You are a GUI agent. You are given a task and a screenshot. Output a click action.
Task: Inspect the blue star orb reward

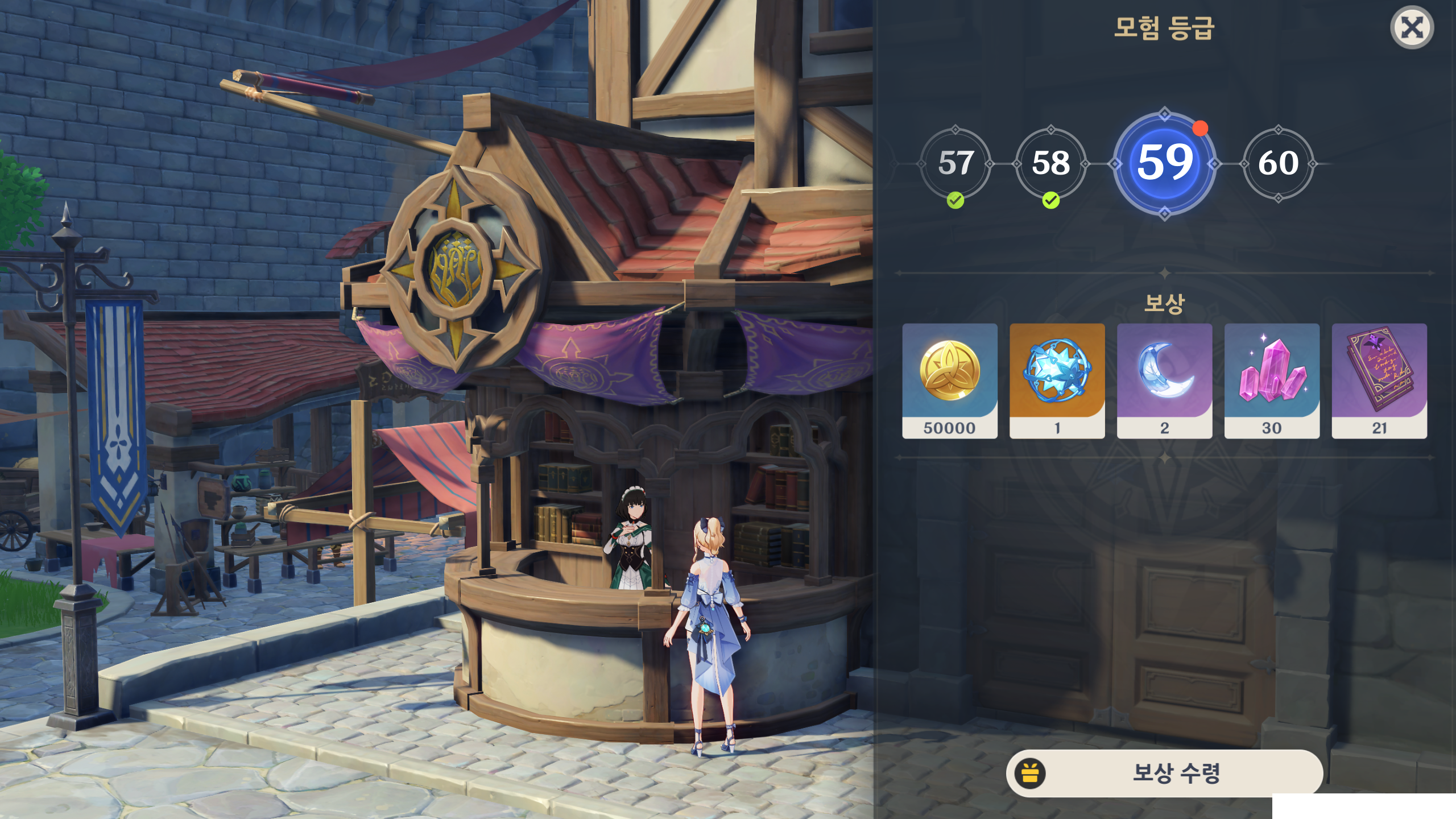click(1057, 380)
